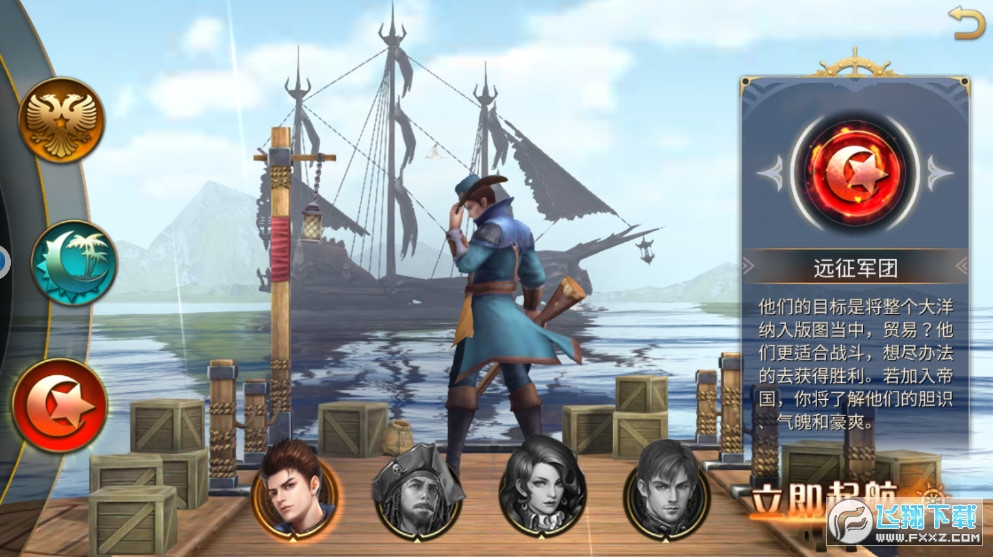Choose the teal palm tree crescent faction

[x=73, y=263]
